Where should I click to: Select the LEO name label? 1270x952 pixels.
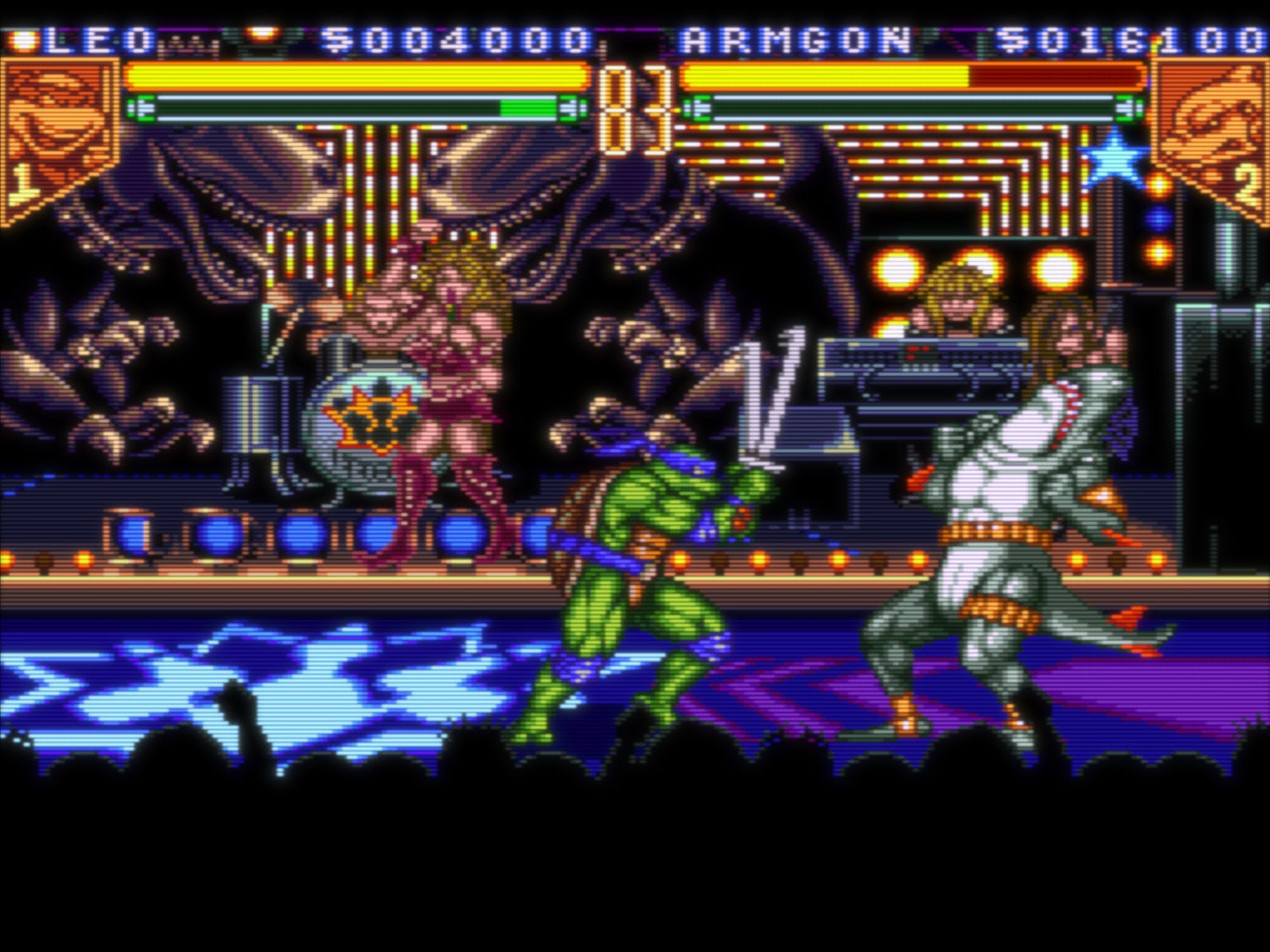[96, 34]
